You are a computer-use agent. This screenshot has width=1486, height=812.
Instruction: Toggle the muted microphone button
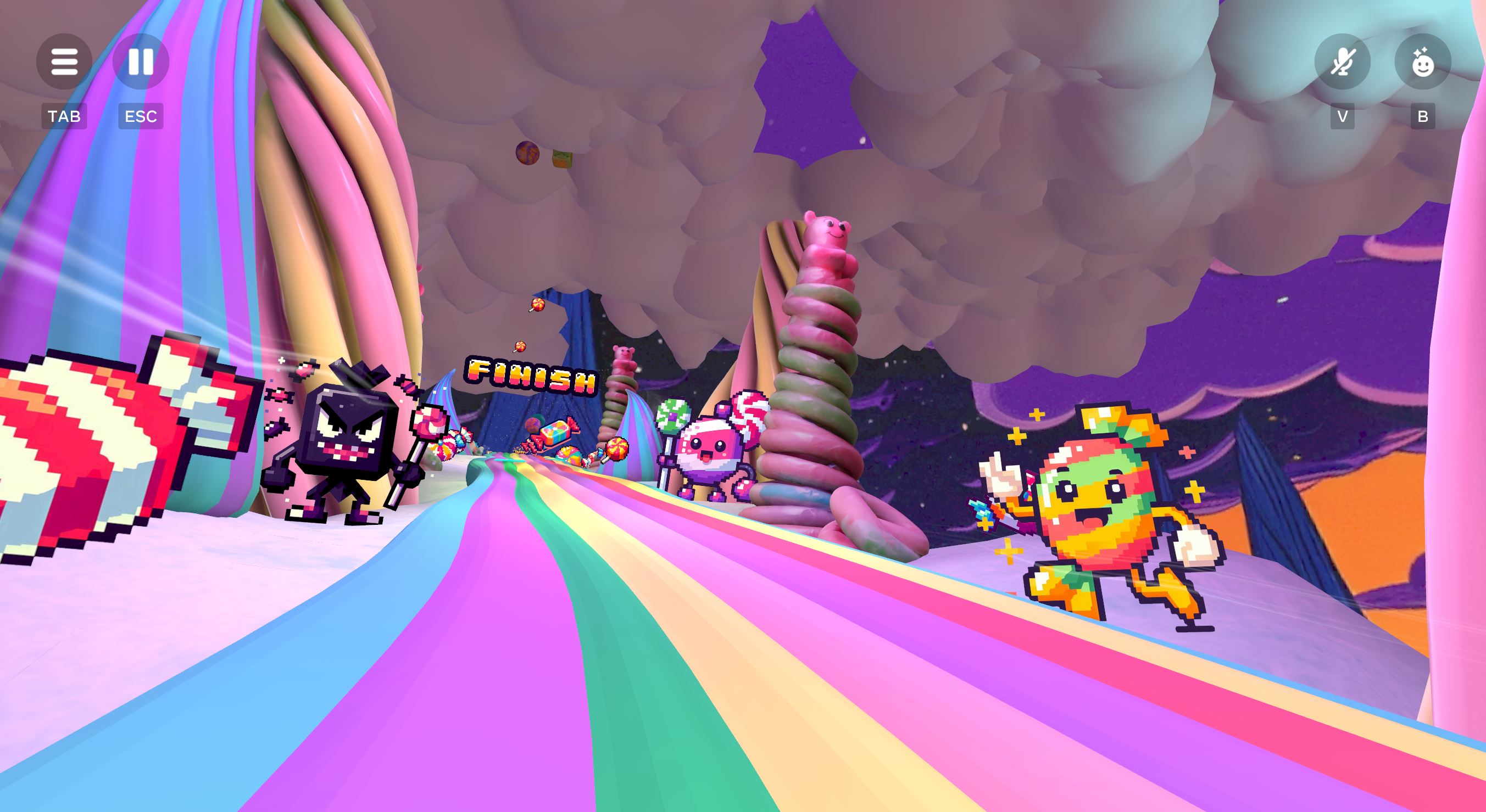(x=1343, y=61)
